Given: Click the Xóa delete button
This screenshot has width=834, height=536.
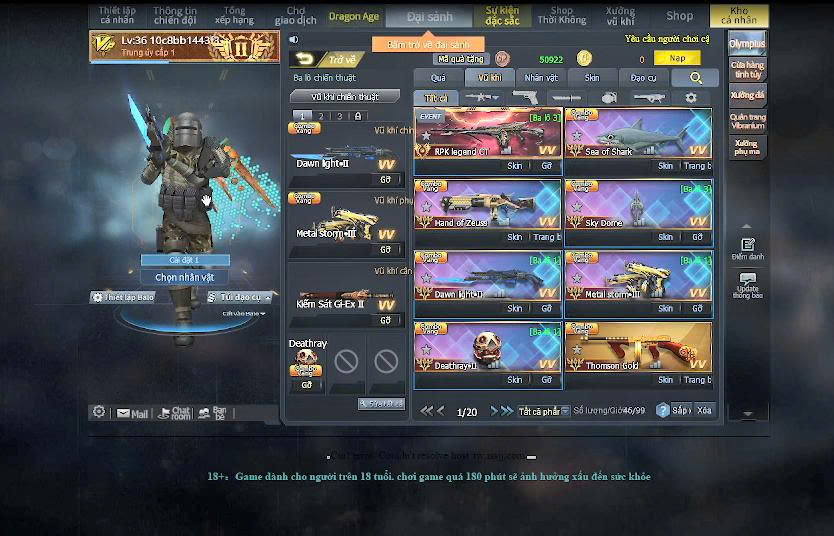Looking at the screenshot, I should pos(705,411).
